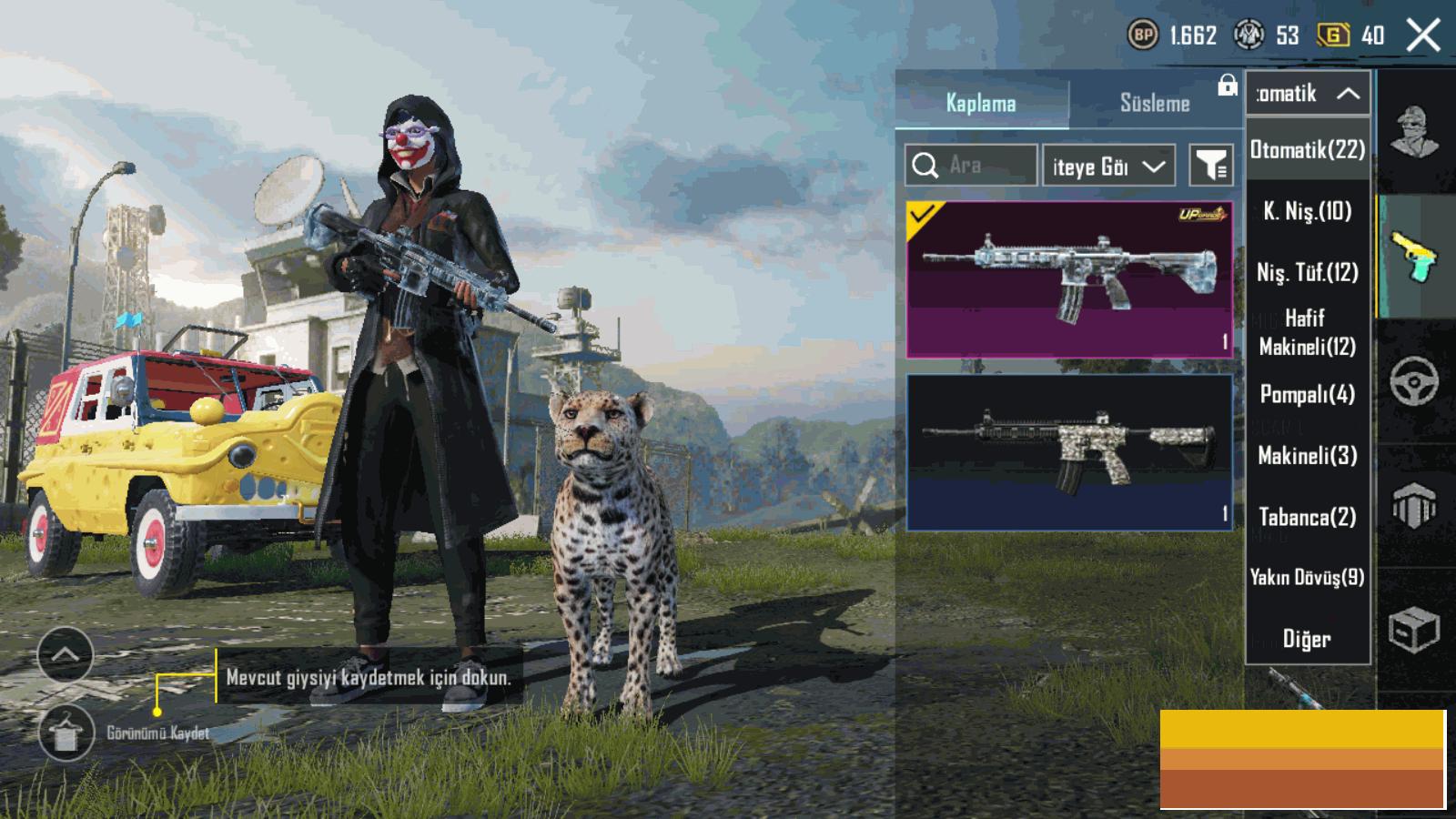Choose the Tabanca(2) pistol category

[1307, 517]
